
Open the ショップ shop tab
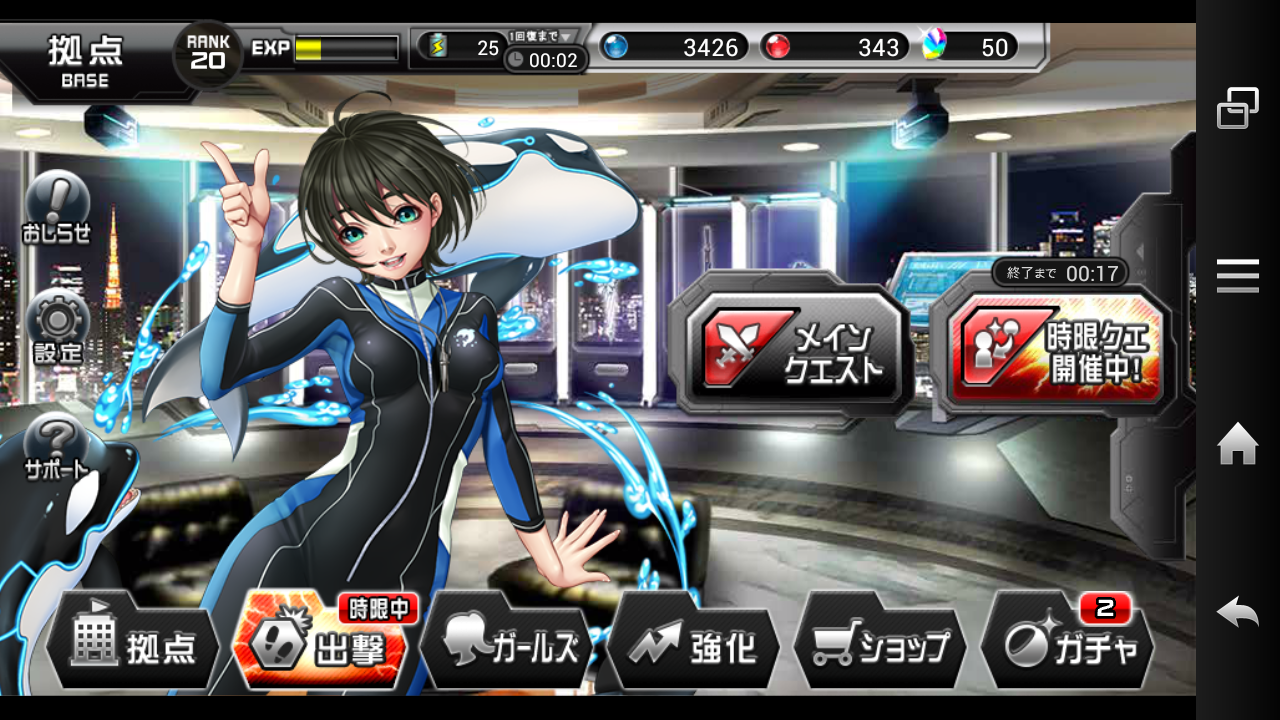(880, 646)
